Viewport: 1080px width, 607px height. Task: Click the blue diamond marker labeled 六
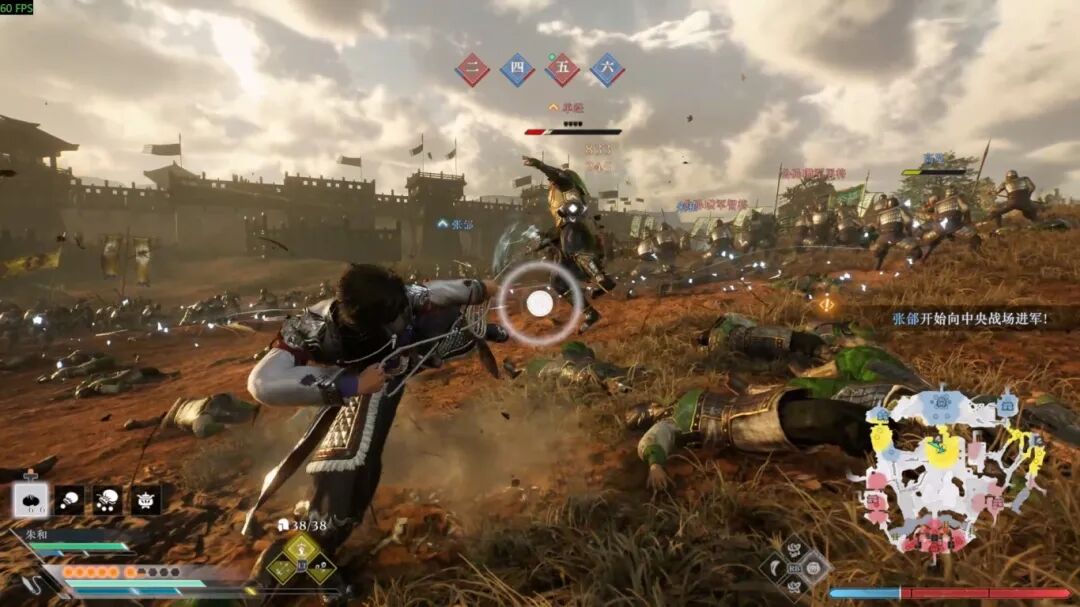click(x=607, y=70)
